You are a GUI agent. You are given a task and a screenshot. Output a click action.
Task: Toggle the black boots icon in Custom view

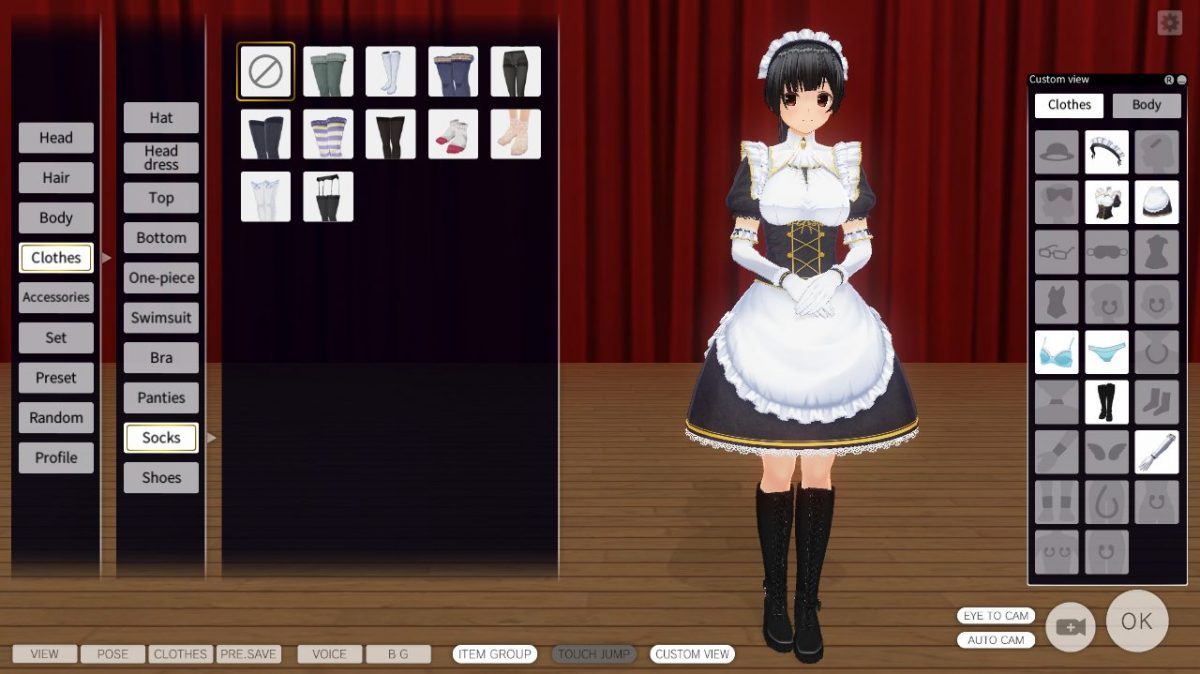coord(1107,402)
